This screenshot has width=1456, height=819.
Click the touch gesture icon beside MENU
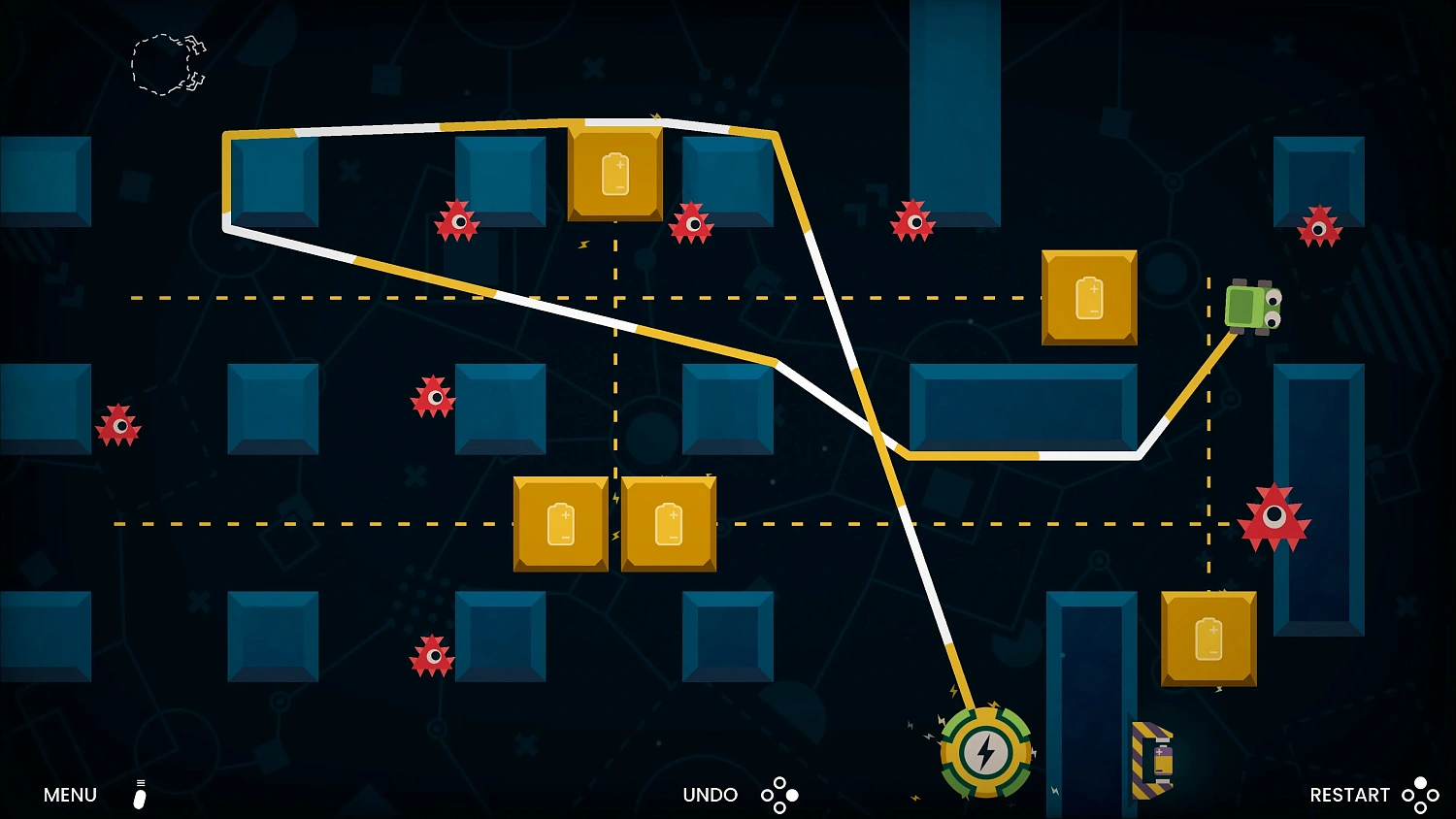tap(139, 795)
